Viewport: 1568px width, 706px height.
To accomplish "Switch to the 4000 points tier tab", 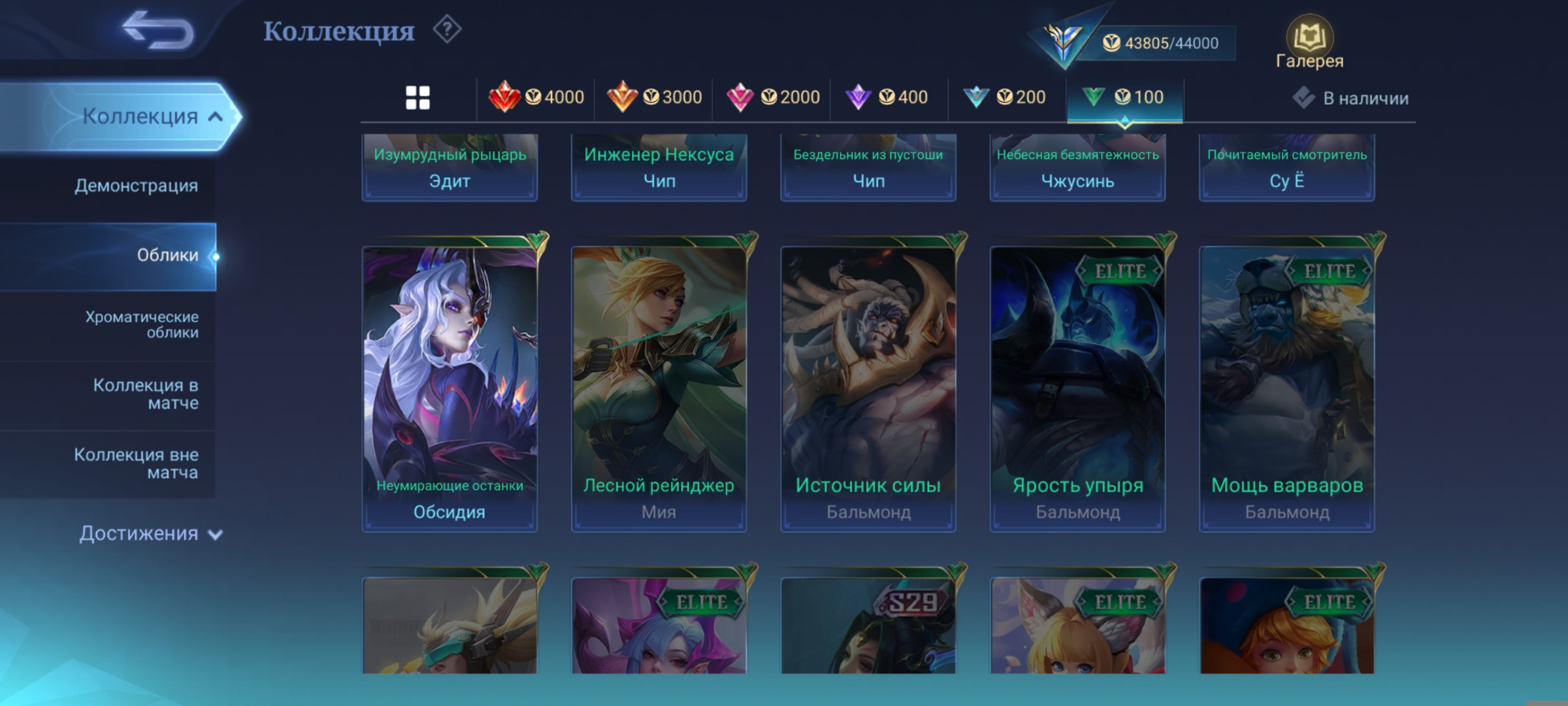I will point(536,98).
